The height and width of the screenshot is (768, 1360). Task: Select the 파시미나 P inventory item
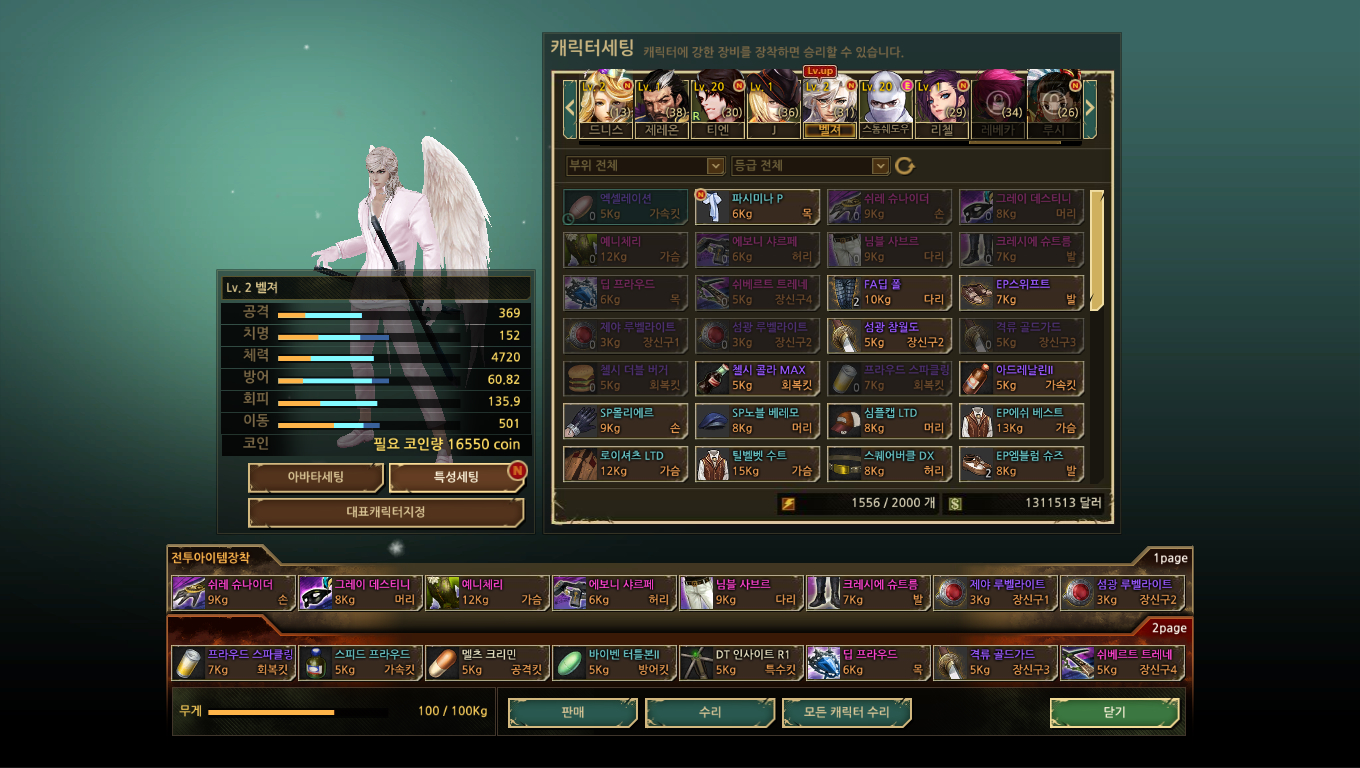click(757, 207)
